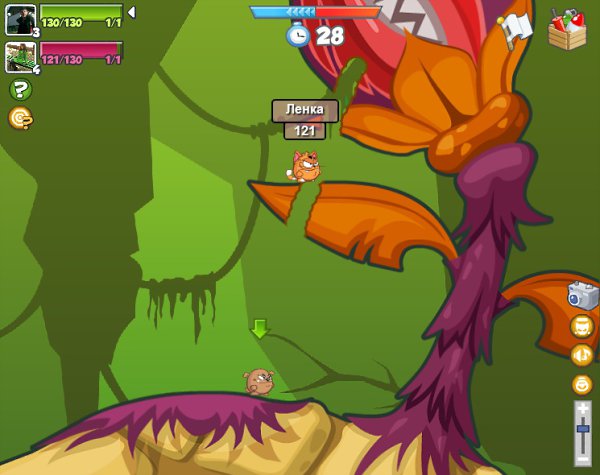Click the orange face button below camera
Viewport: 600px width, 475px height.
tap(582, 326)
